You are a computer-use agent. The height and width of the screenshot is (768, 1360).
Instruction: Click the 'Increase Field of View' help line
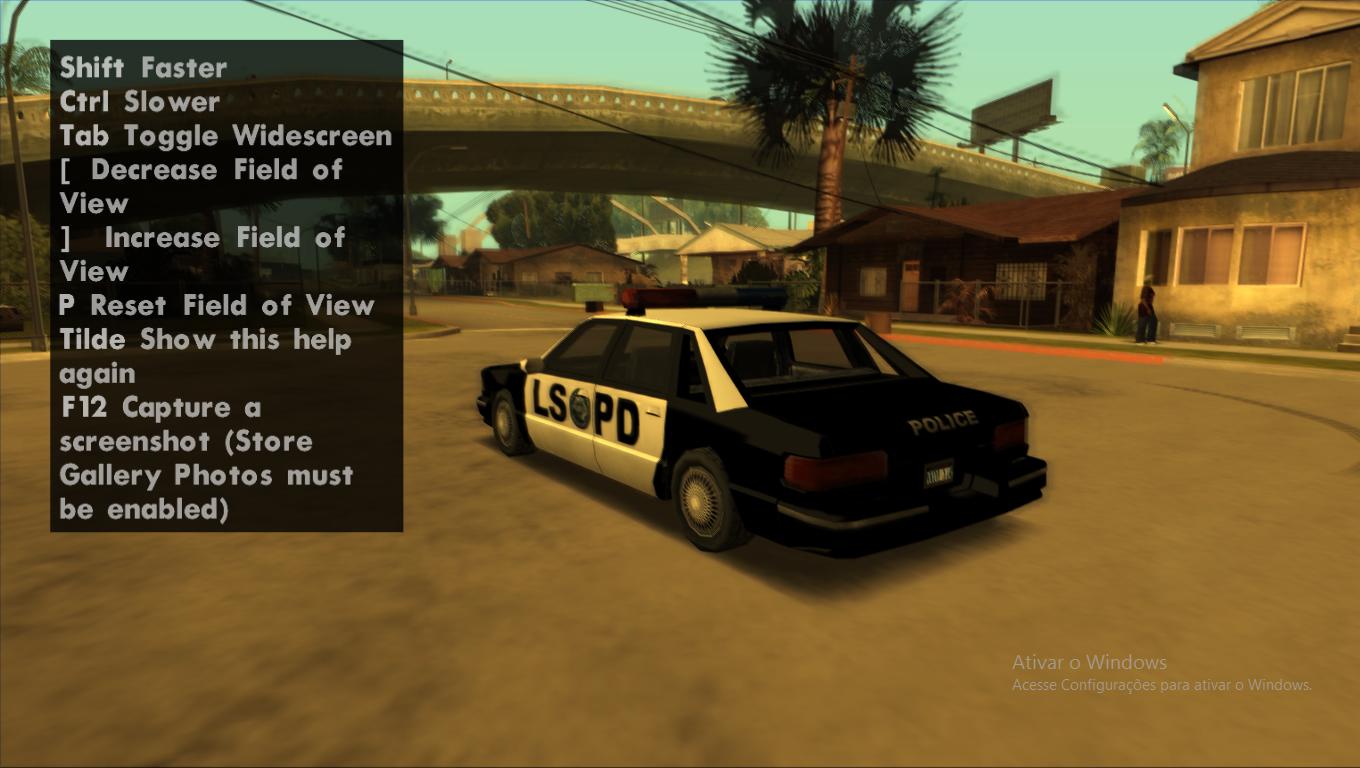click(203, 238)
